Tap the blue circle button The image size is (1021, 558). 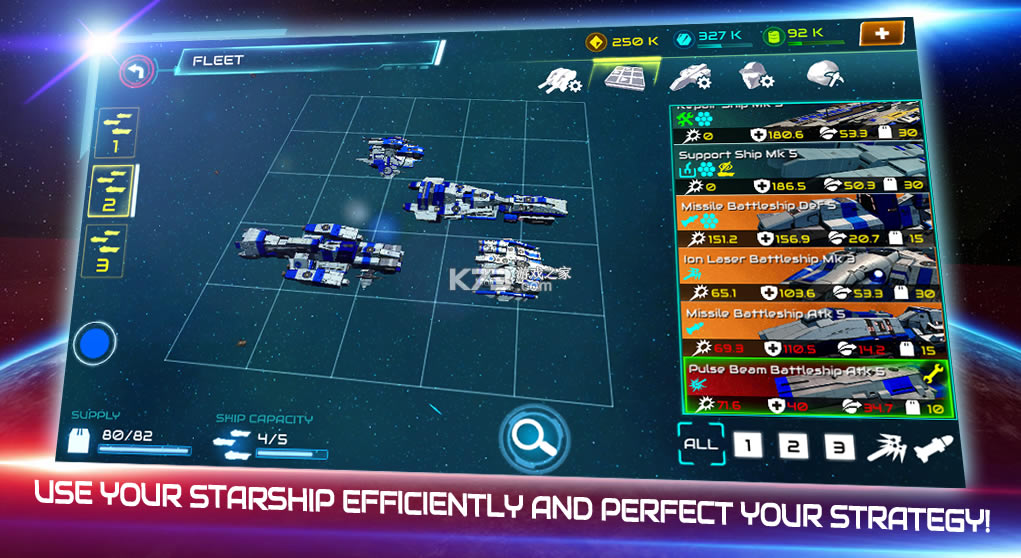click(95, 343)
